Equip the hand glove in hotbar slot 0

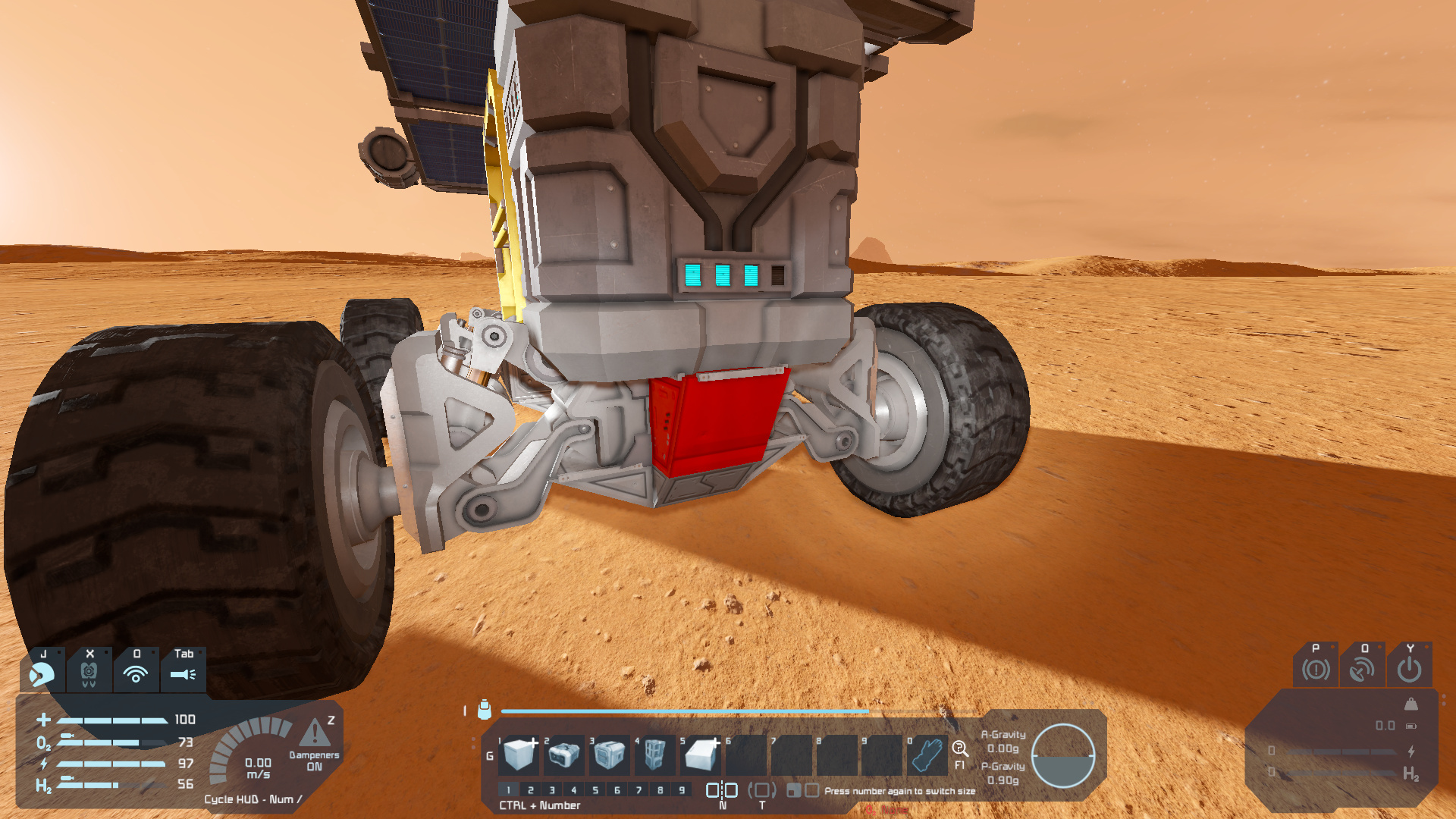coord(927,754)
